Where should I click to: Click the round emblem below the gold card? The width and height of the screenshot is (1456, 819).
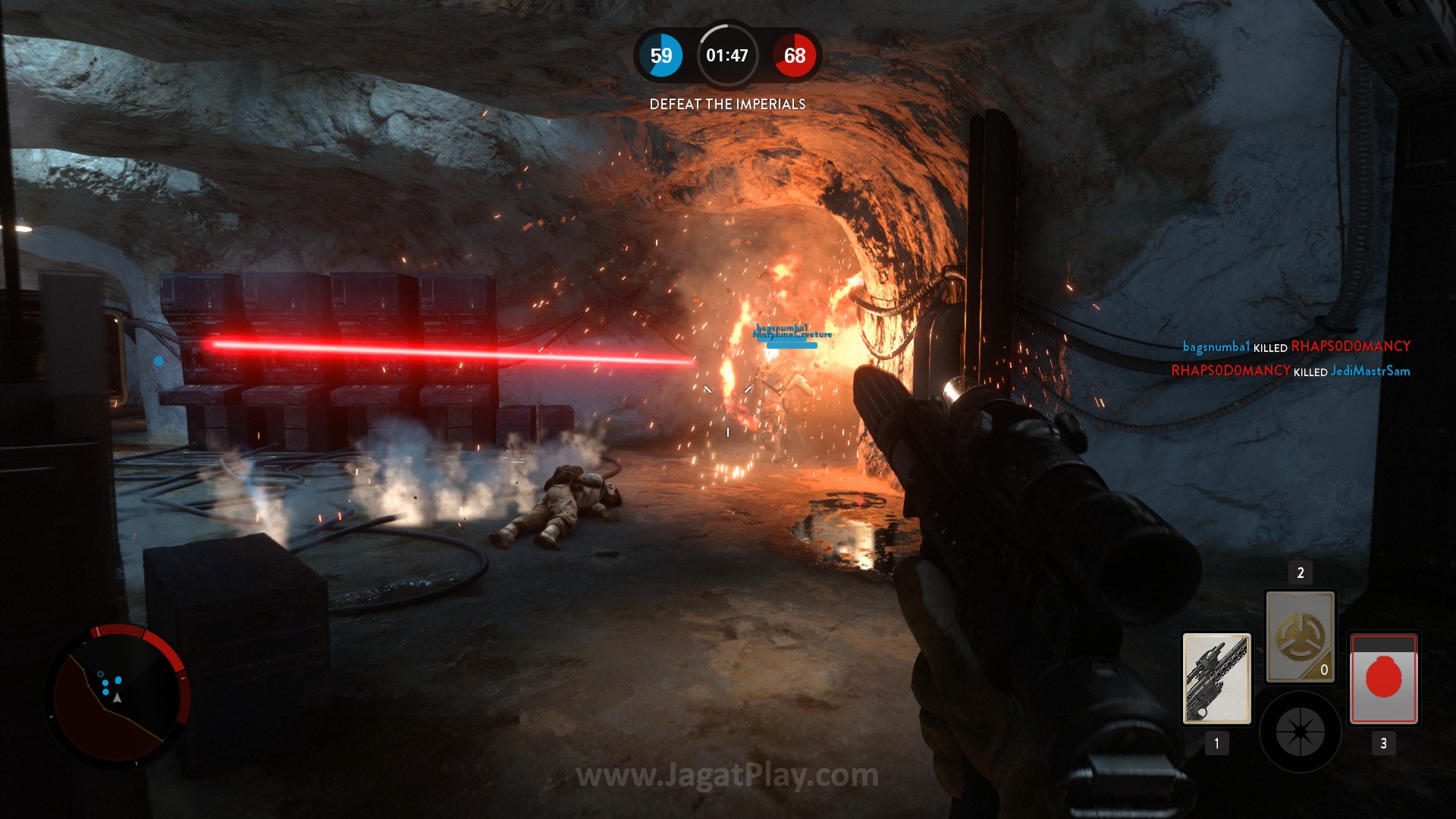(1300, 732)
